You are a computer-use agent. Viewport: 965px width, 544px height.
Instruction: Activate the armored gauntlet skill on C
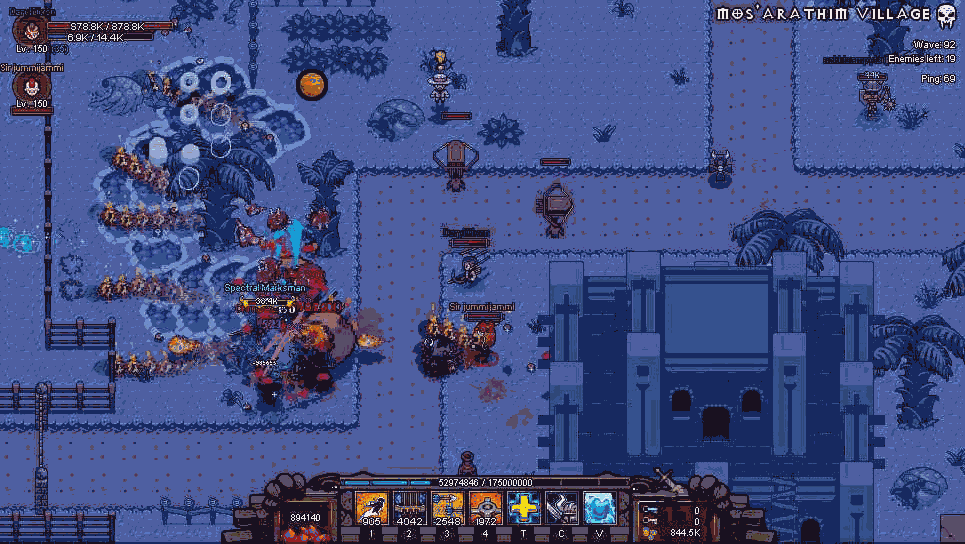[562, 509]
